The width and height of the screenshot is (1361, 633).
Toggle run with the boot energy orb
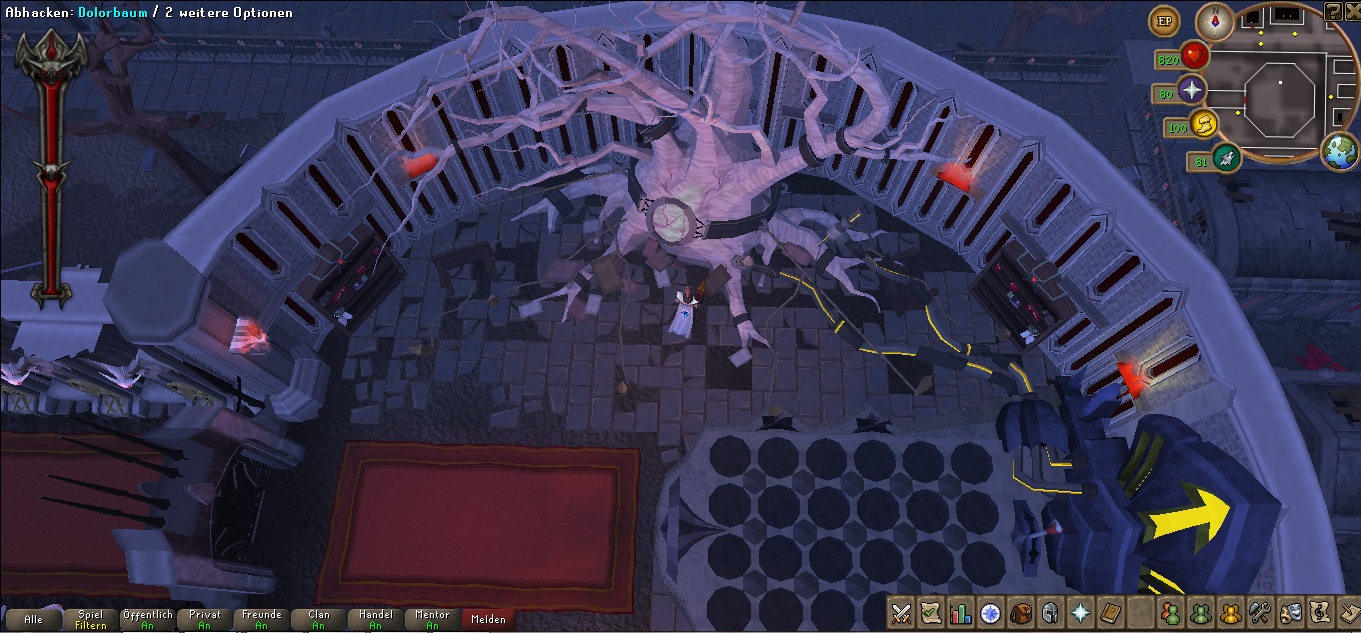[1205, 124]
